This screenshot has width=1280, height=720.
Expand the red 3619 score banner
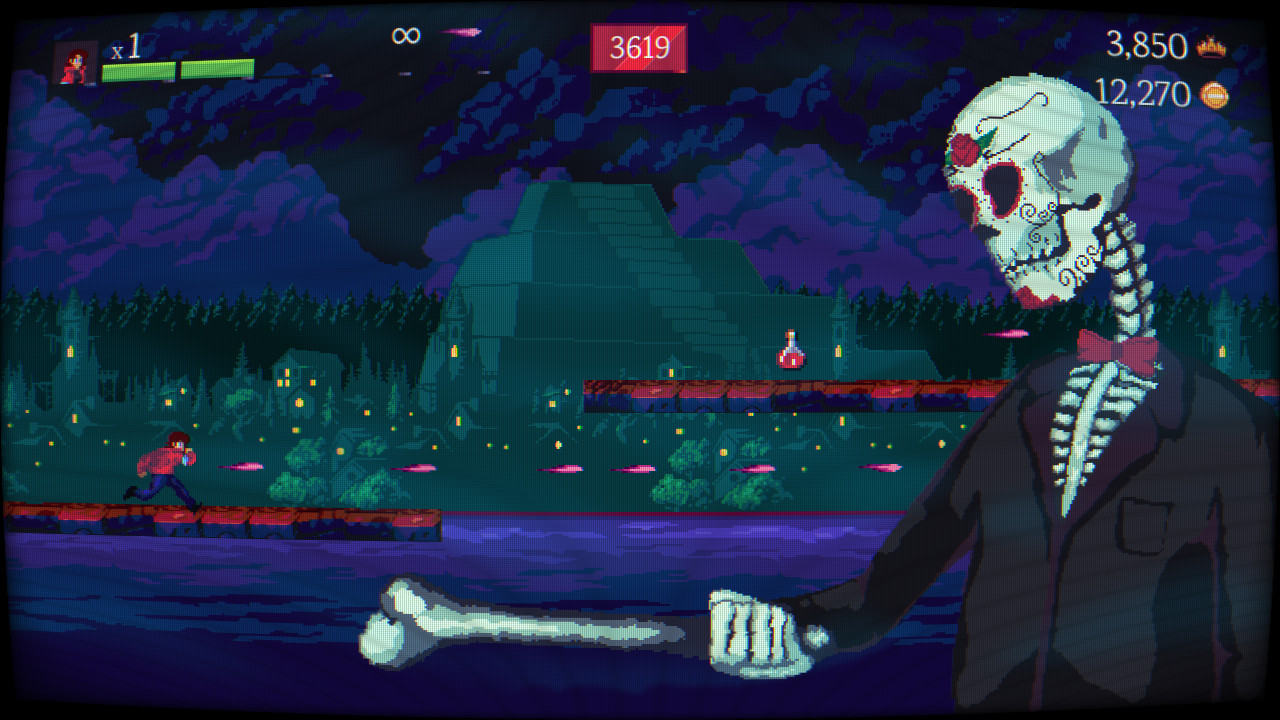(x=641, y=46)
